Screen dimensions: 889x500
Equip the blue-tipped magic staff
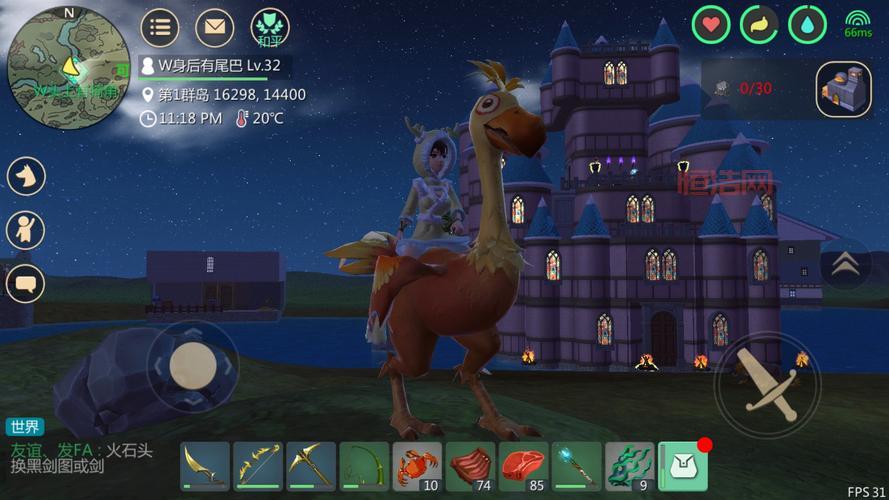[x=576, y=467]
